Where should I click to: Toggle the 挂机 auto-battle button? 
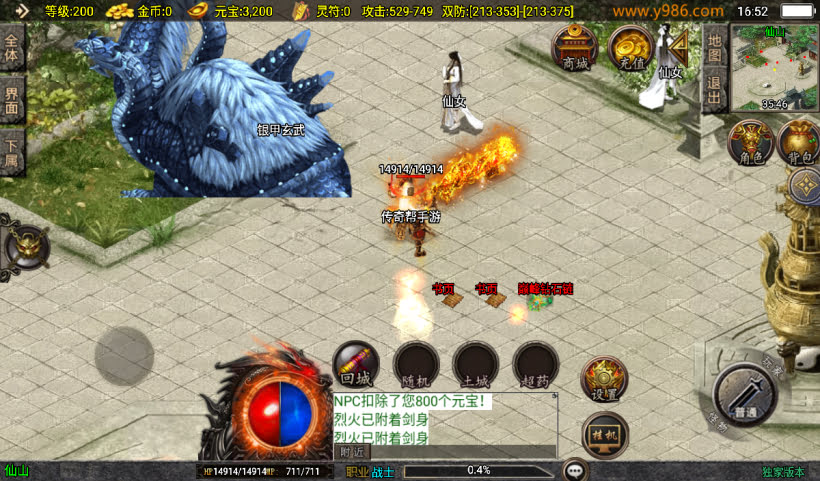[605, 434]
